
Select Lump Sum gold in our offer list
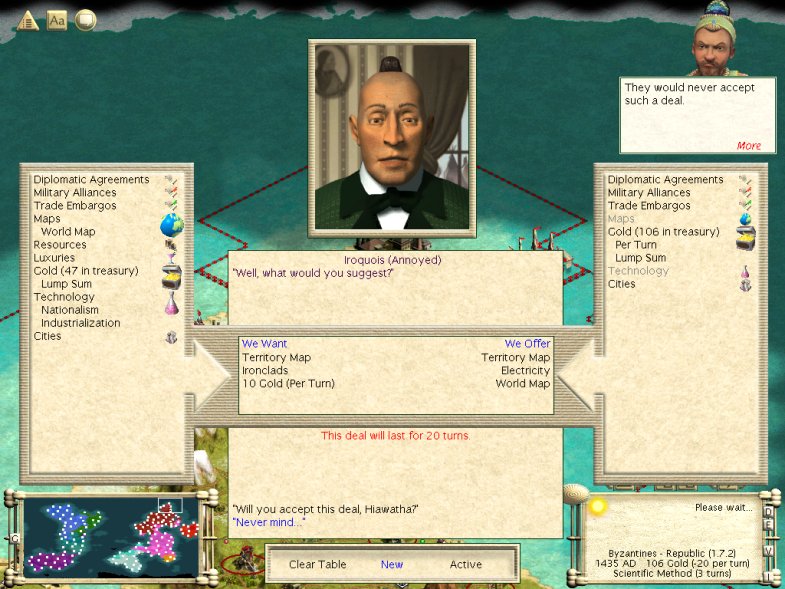pos(639,258)
